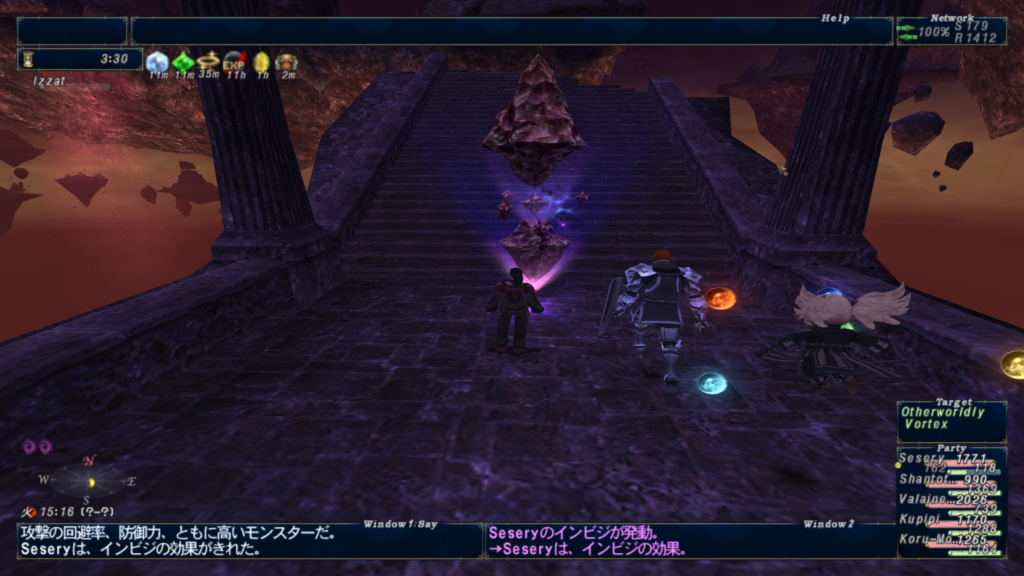Click the Otherworldly Vortex target window
The width and height of the screenshot is (1024, 576).
click(x=951, y=418)
